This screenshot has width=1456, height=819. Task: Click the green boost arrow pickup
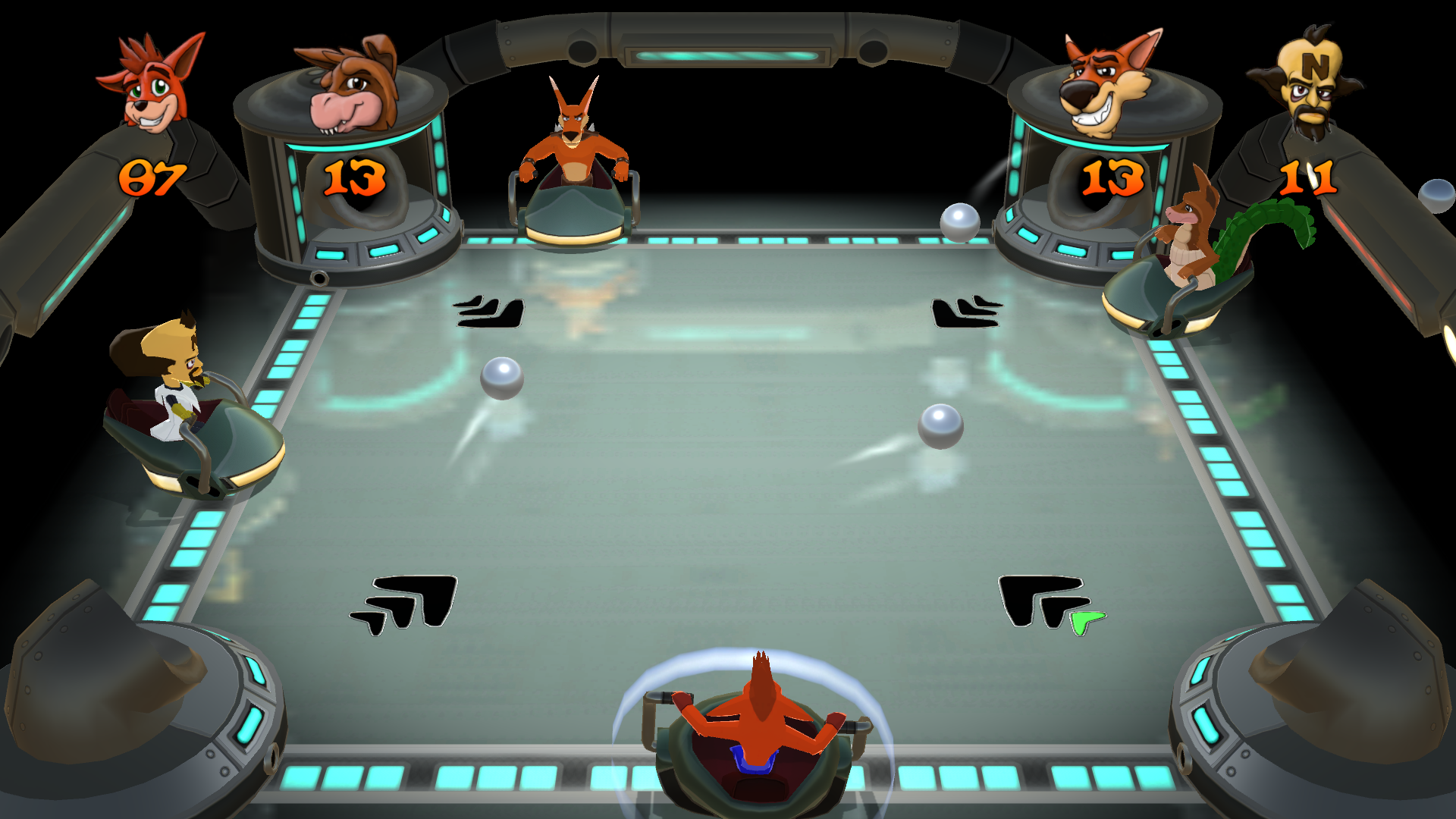click(x=1083, y=623)
